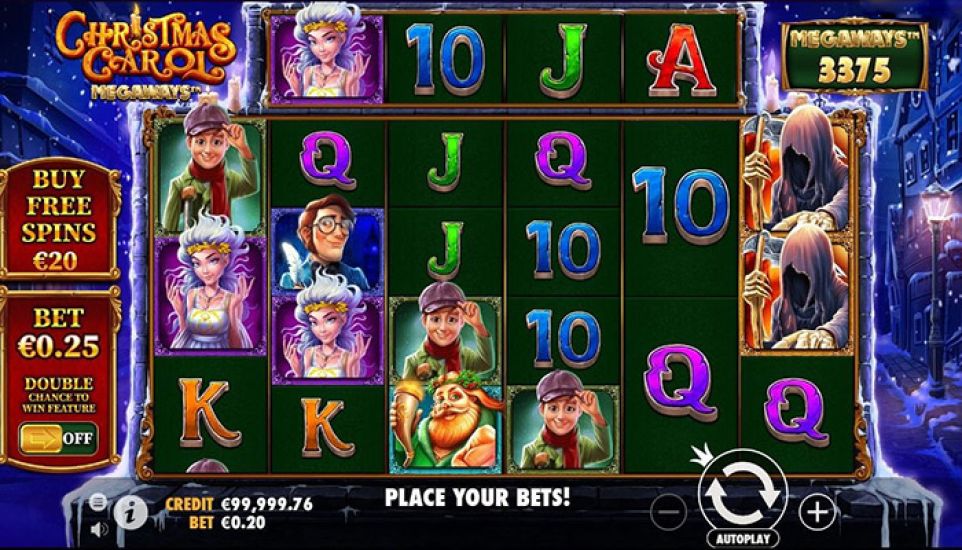Image resolution: width=962 pixels, height=550 pixels.
Task: Open the Autoplay options
Action: (743, 538)
